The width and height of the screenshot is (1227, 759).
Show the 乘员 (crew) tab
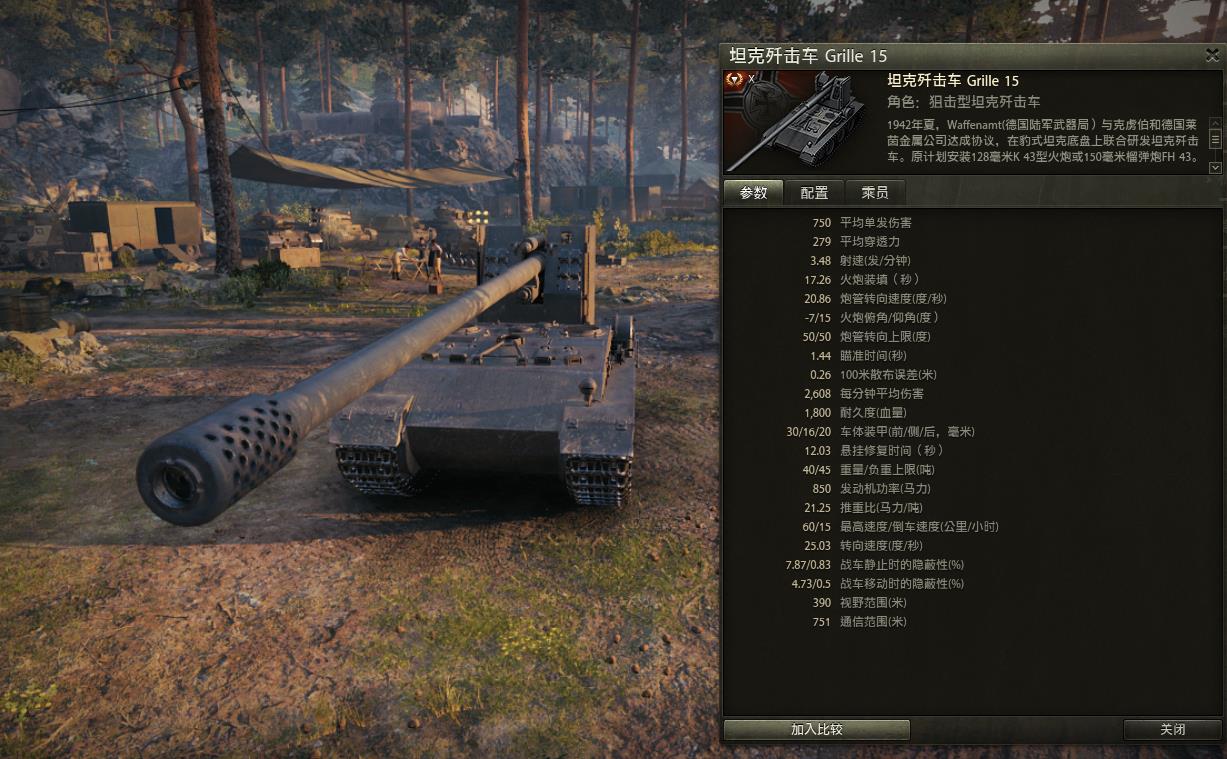coord(874,193)
